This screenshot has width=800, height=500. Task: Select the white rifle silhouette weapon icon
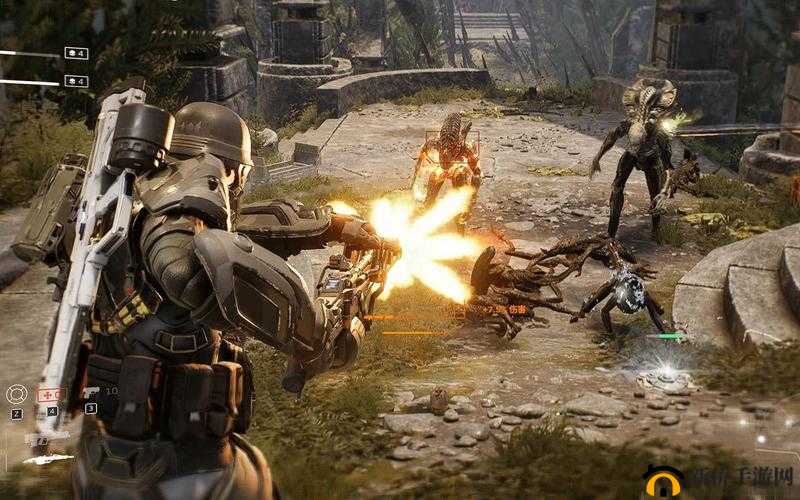click(48, 458)
